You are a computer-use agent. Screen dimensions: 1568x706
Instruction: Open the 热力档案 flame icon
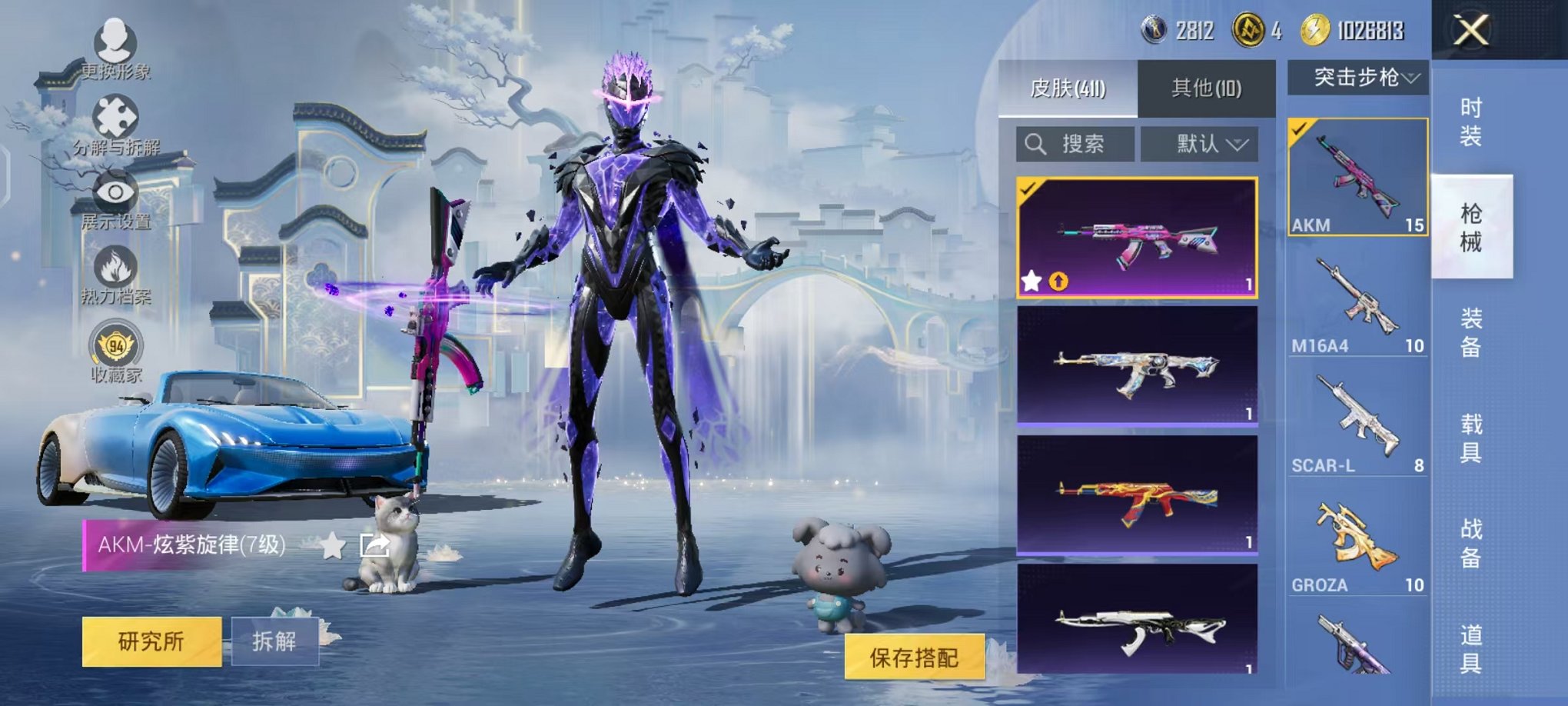tap(115, 275)
